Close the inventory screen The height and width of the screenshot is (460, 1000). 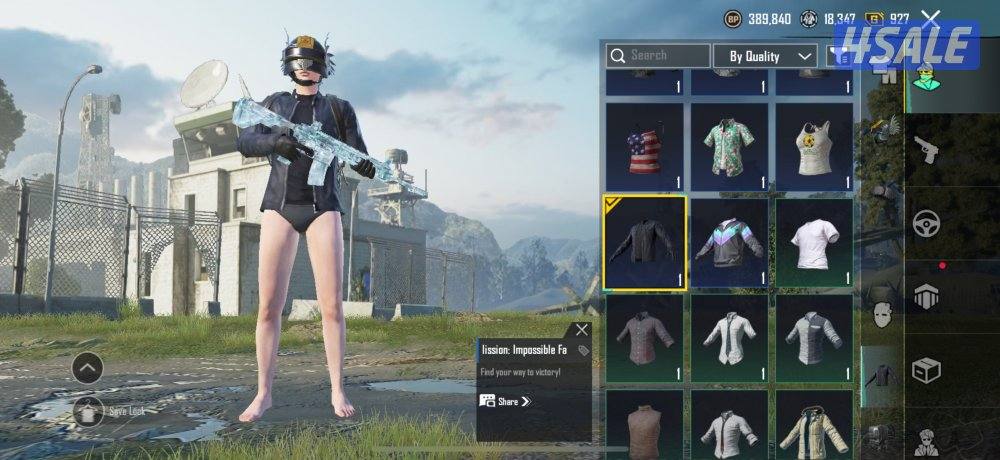point(931,17)
